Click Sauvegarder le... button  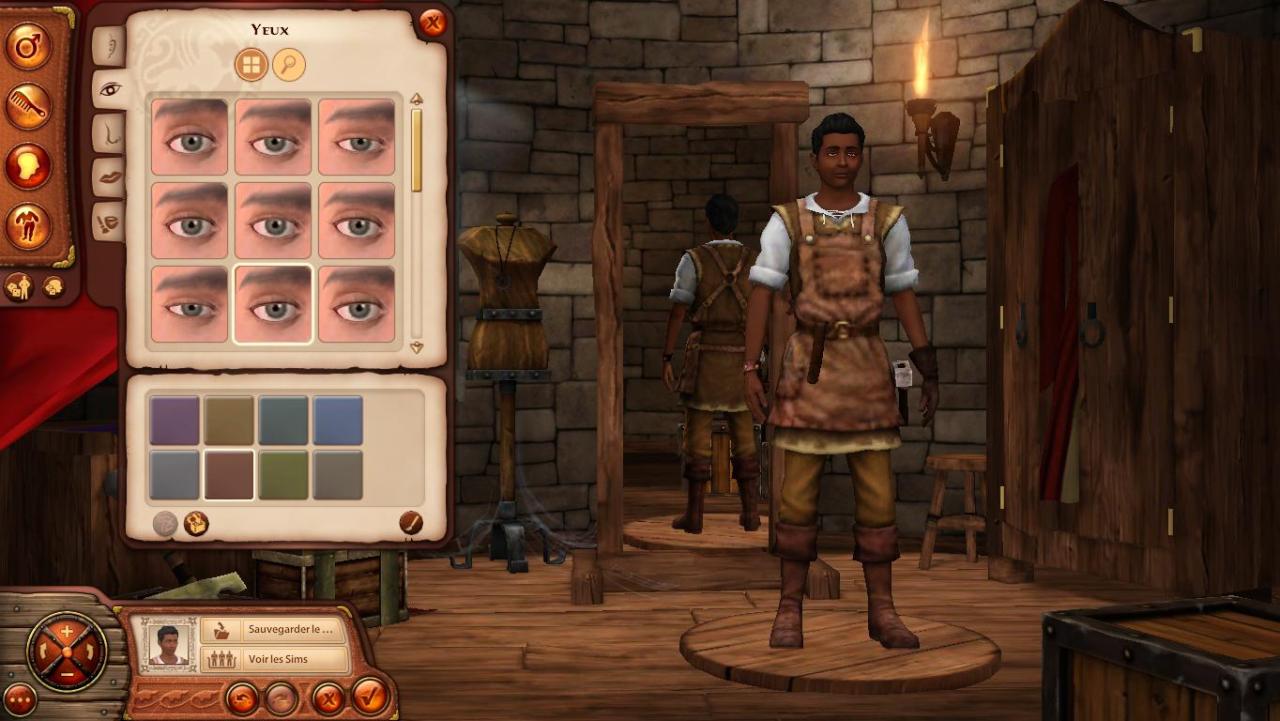coord(273,631)
